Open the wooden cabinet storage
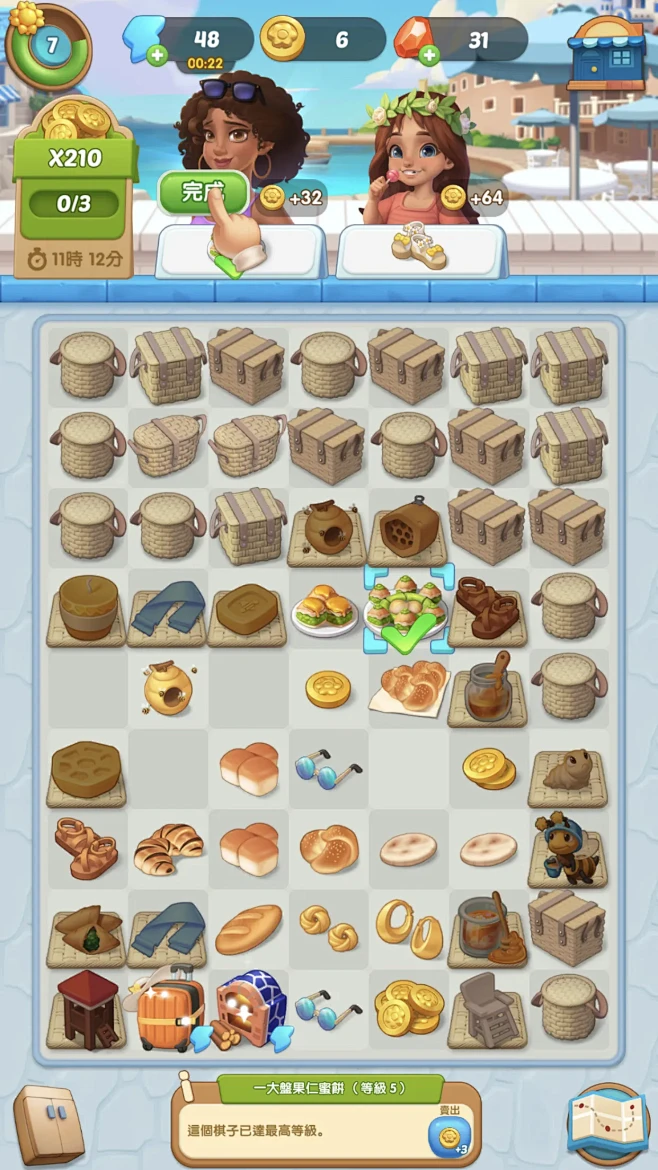 [x=49, y=1125]
